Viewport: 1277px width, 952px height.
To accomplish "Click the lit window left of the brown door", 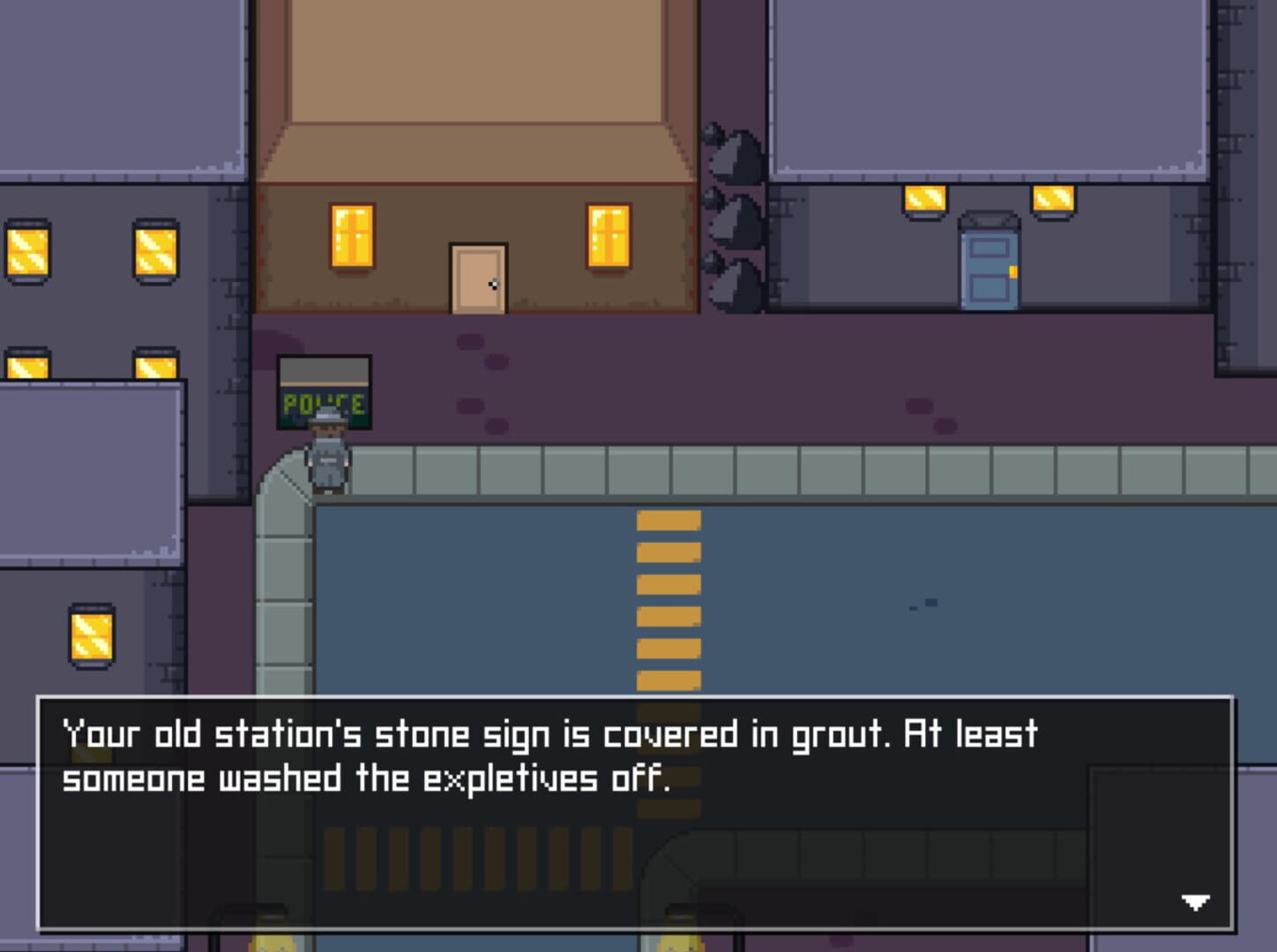I will pyautogui.click(x=350, y=238).
